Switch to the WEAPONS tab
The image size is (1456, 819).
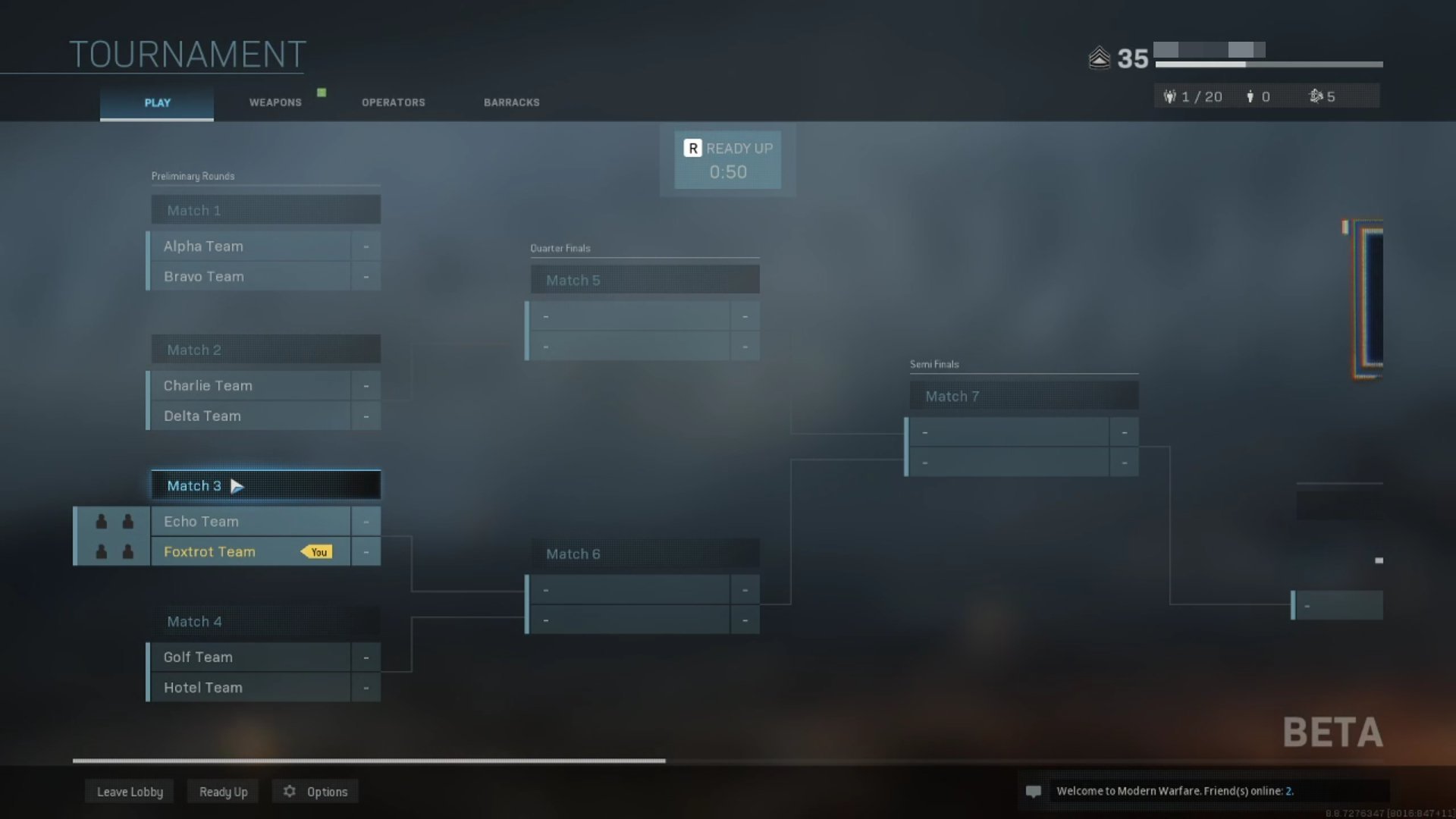pyautogui.click(x=275, y=102)
